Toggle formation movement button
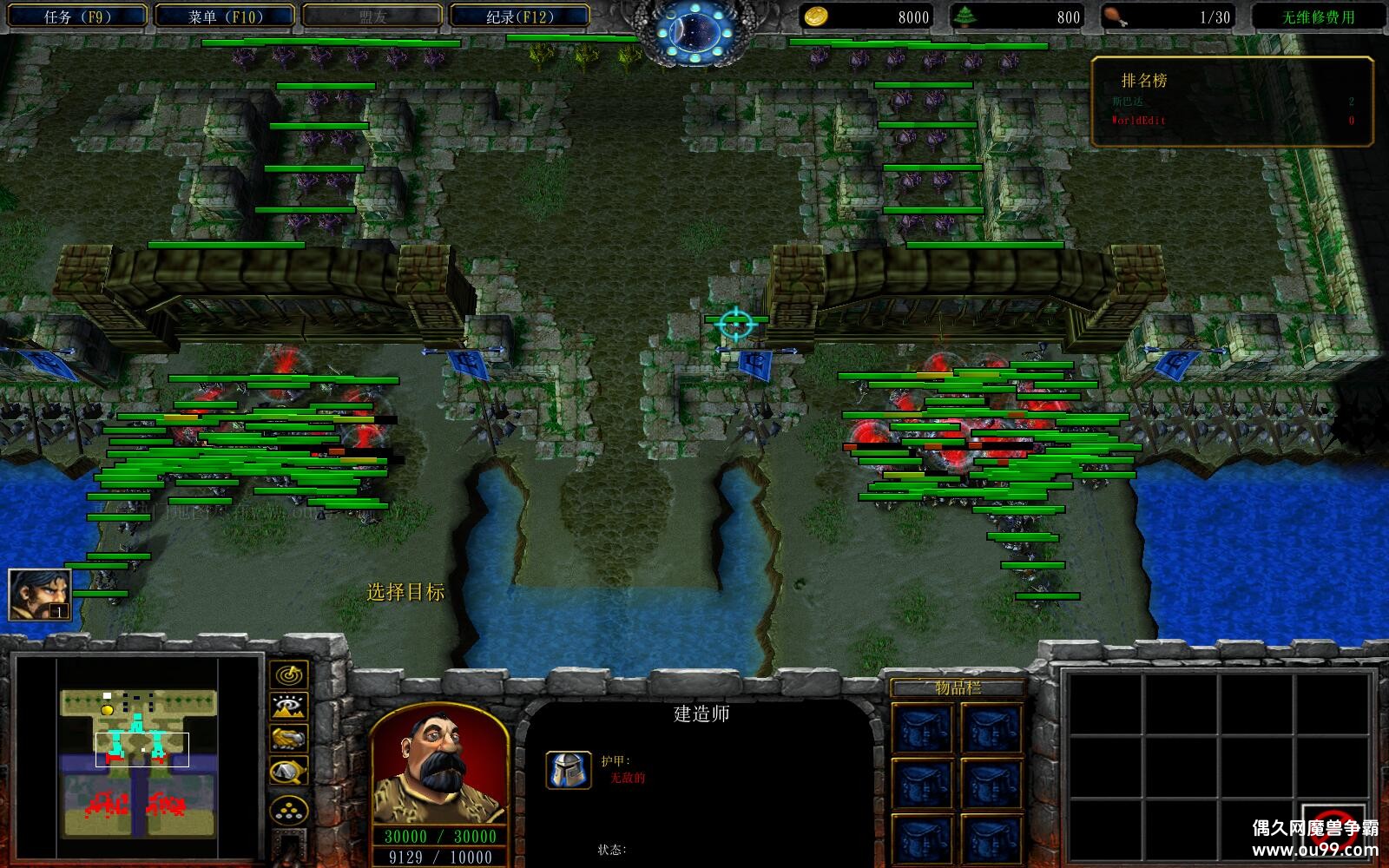 point(288,812)
